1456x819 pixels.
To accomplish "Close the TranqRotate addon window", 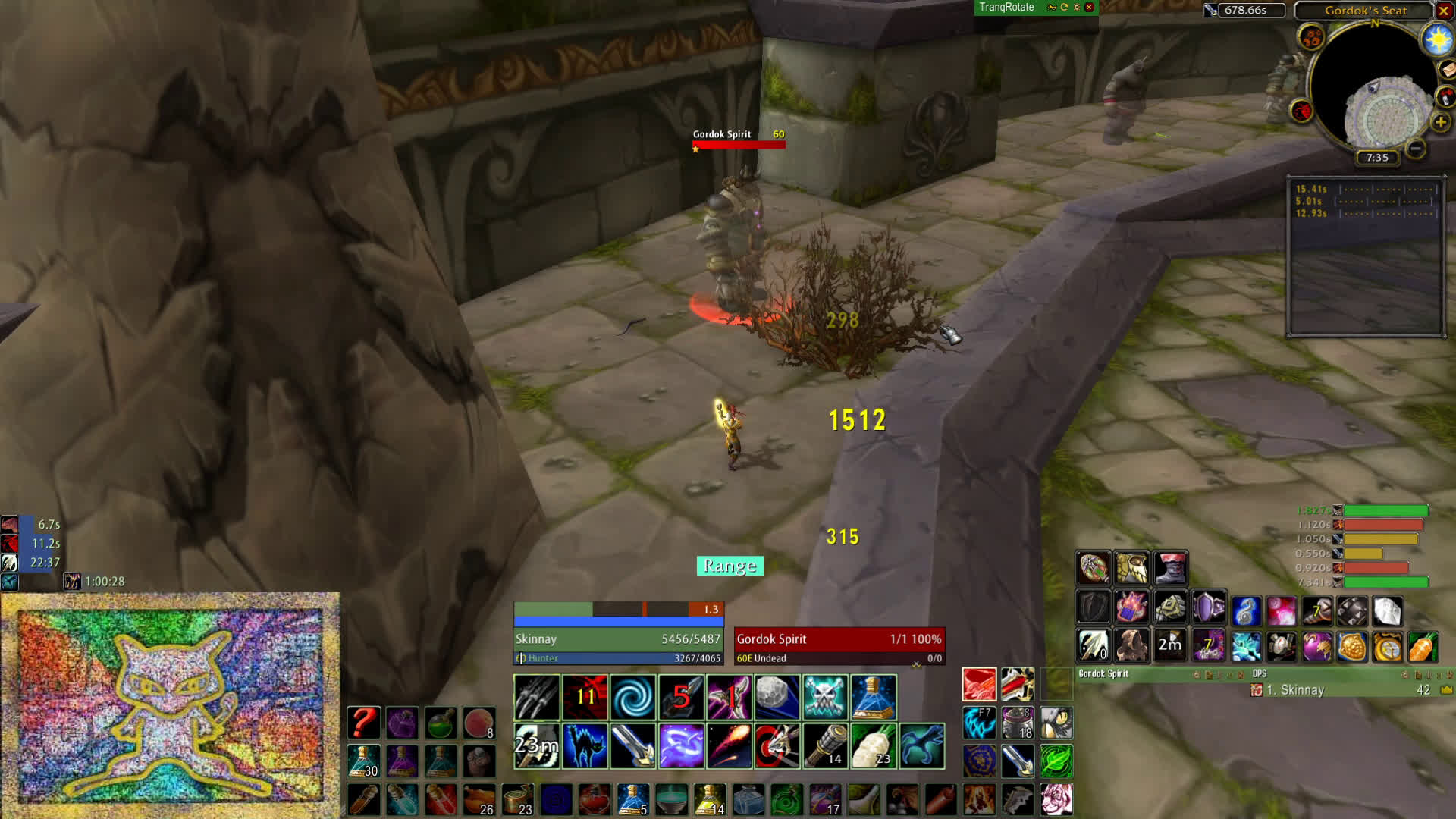I will pos(1089,8).
